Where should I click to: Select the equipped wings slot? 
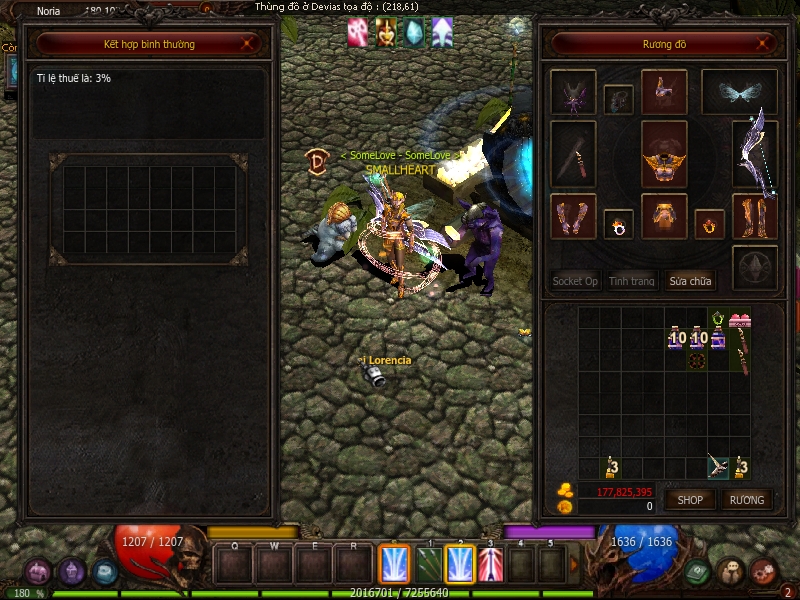coord(739,92)
